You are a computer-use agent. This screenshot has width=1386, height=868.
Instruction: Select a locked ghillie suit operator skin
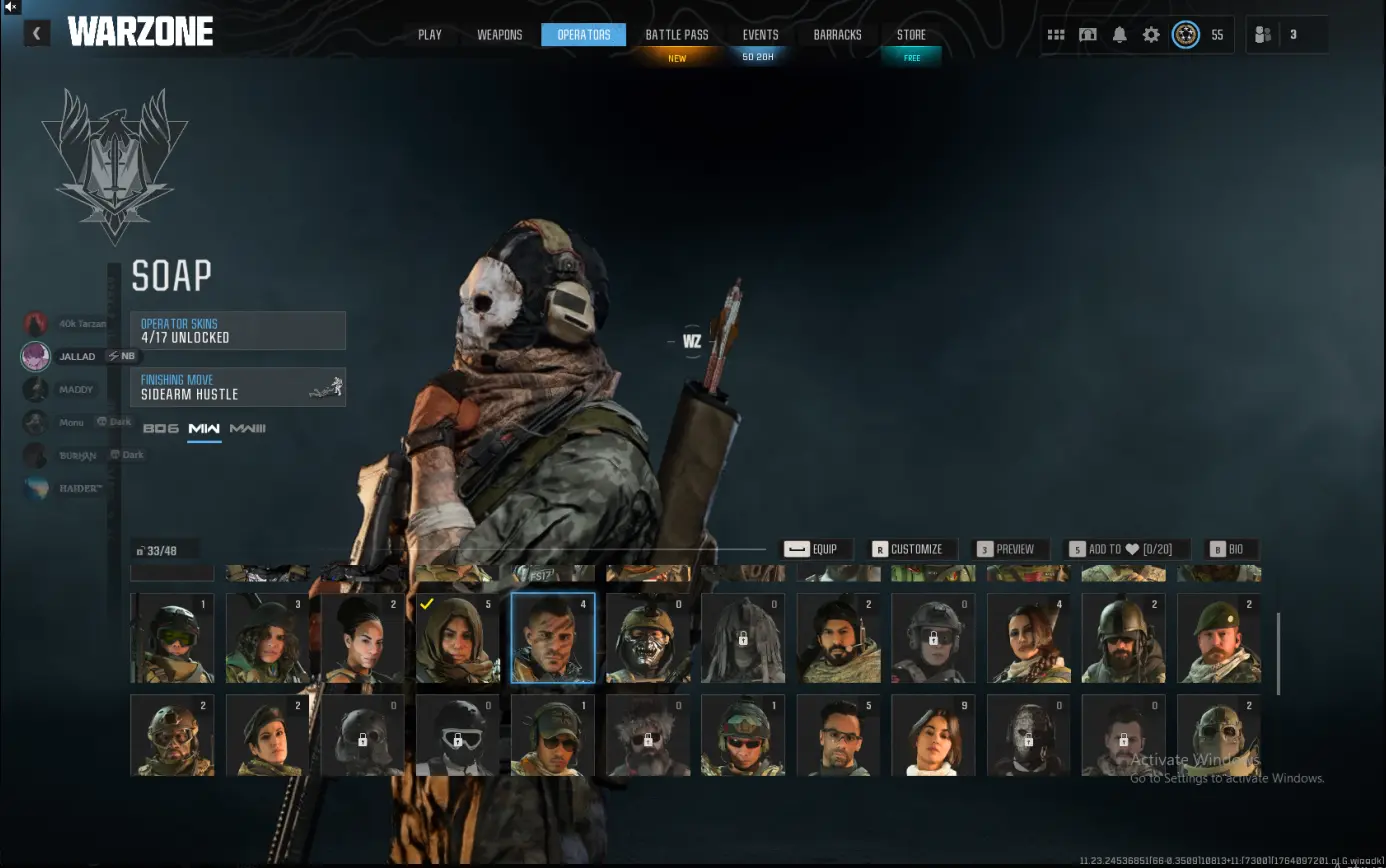743,638
